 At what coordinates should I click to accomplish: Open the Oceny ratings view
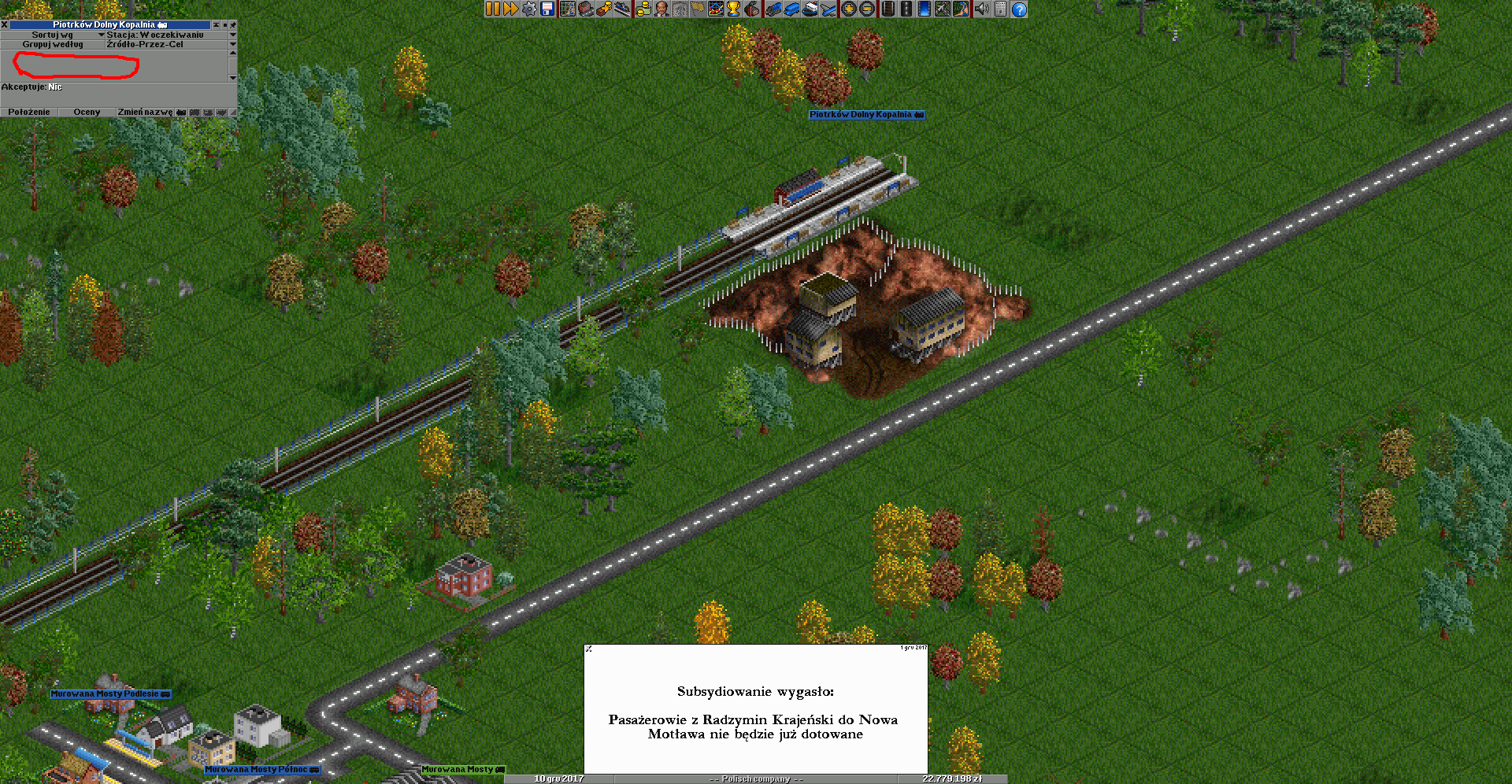[87, 112]
